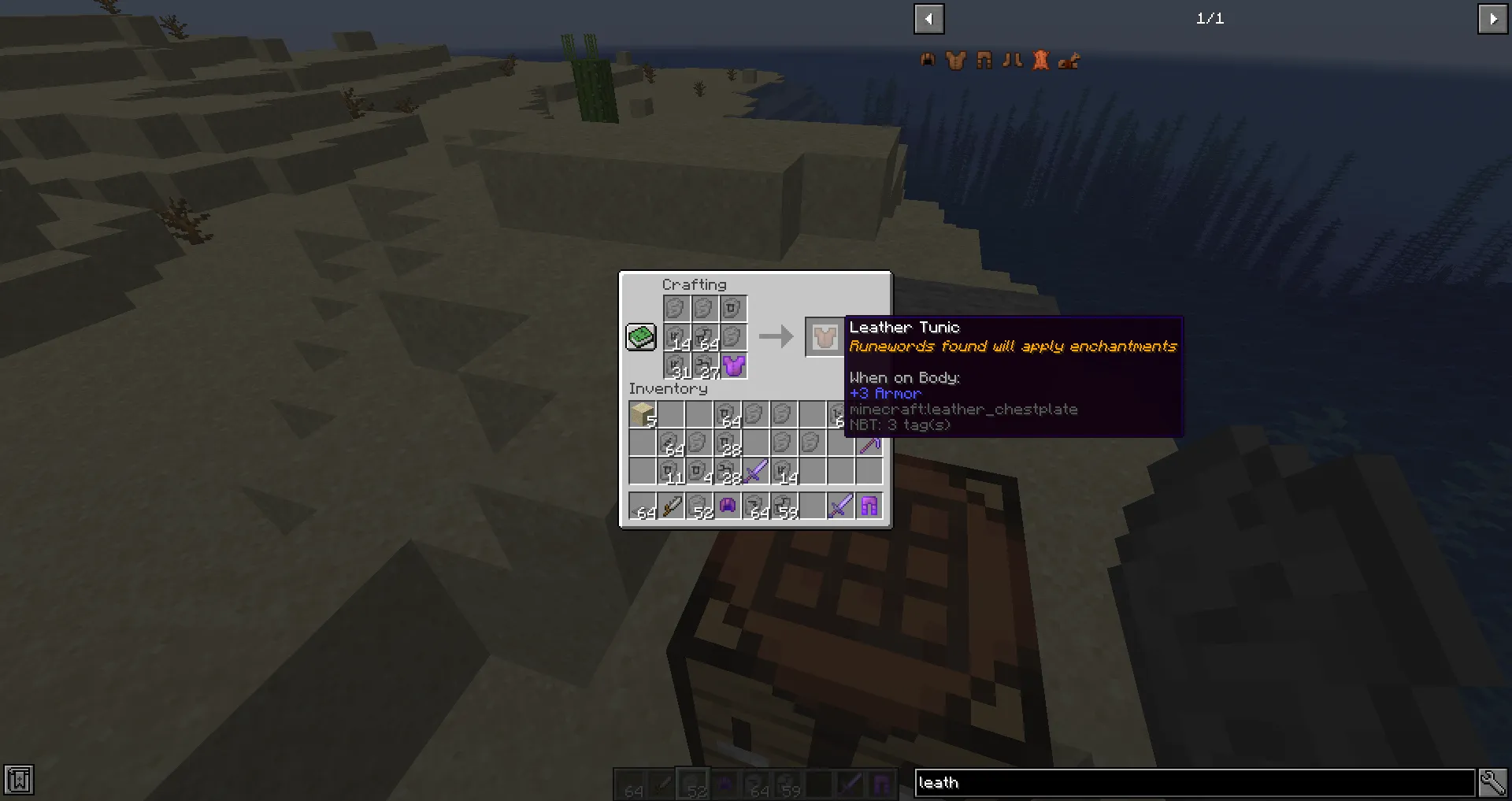The height and width of the screenshot is (801, 1512).
Task: Click the next page arrow button
Action: (x=1493, y=19)
